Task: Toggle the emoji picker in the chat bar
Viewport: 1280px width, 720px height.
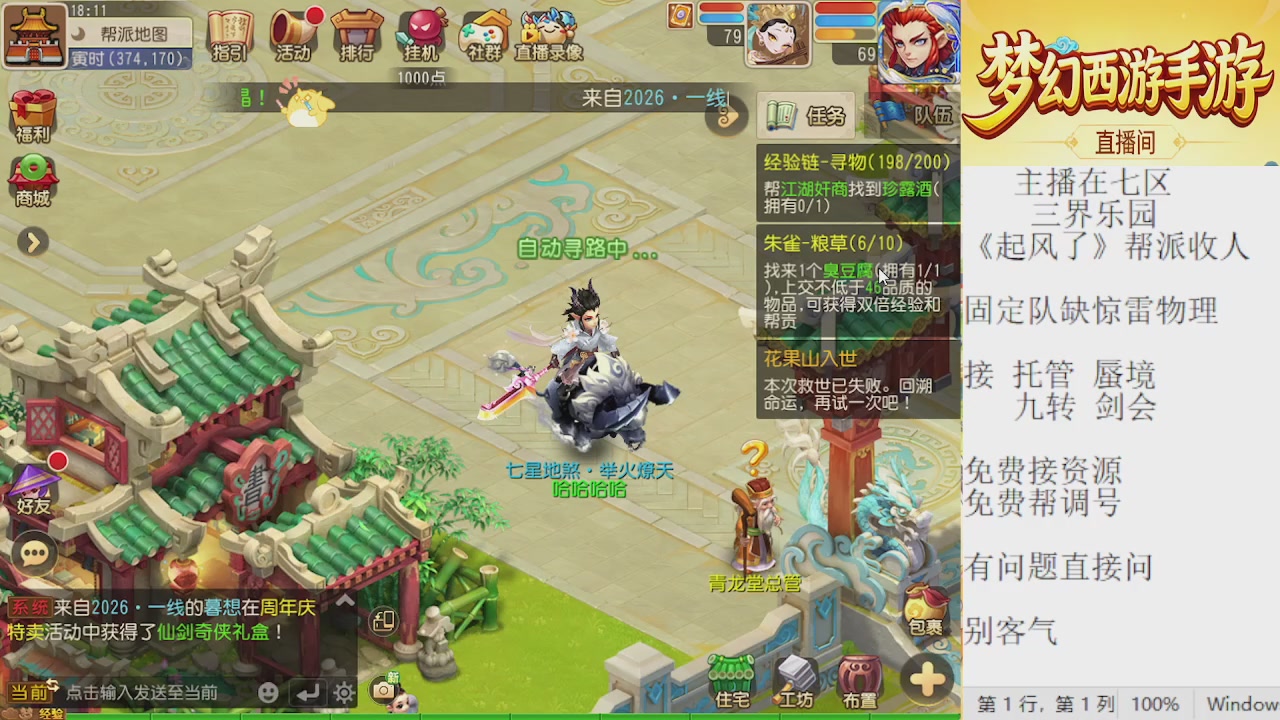Action: [268, 690]
